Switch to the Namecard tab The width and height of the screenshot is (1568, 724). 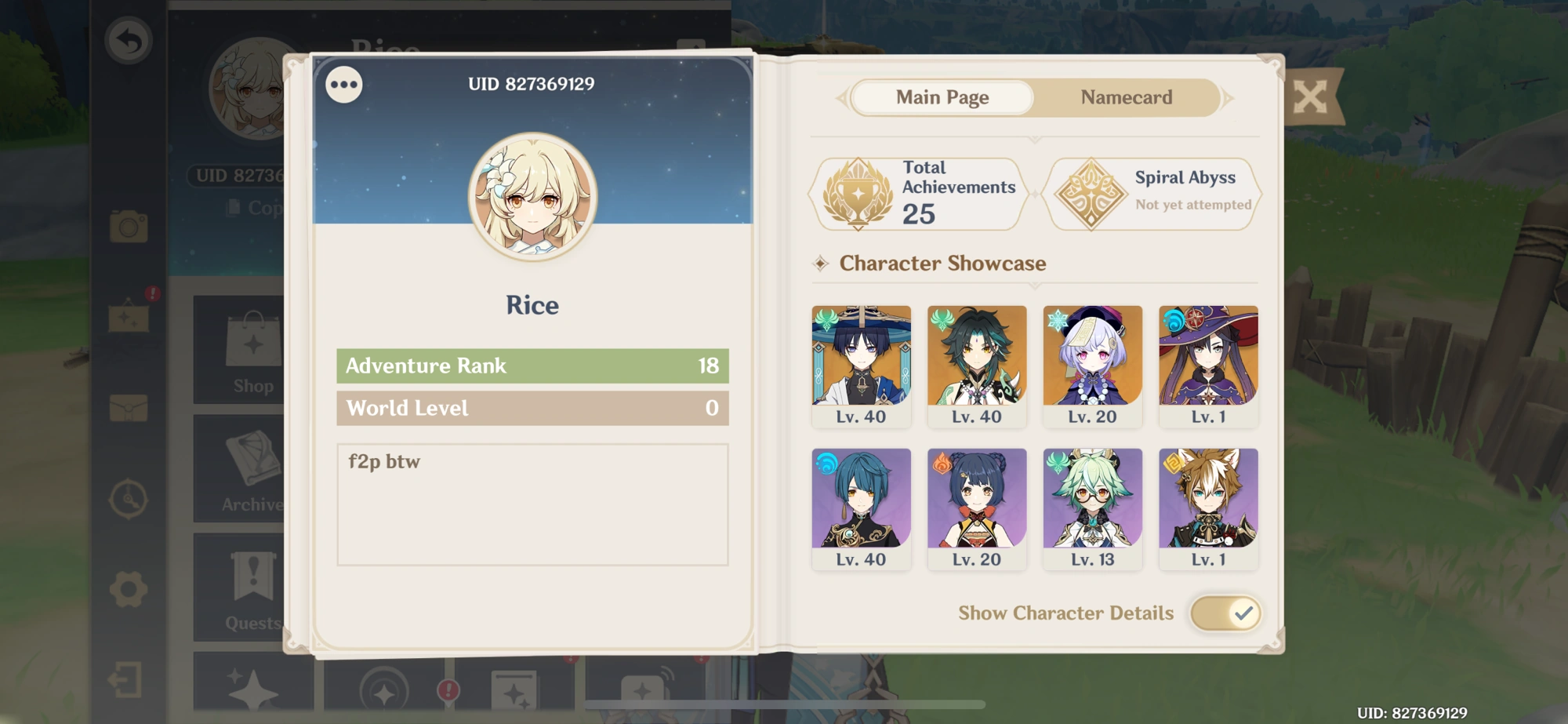[x=1126, y=97]
